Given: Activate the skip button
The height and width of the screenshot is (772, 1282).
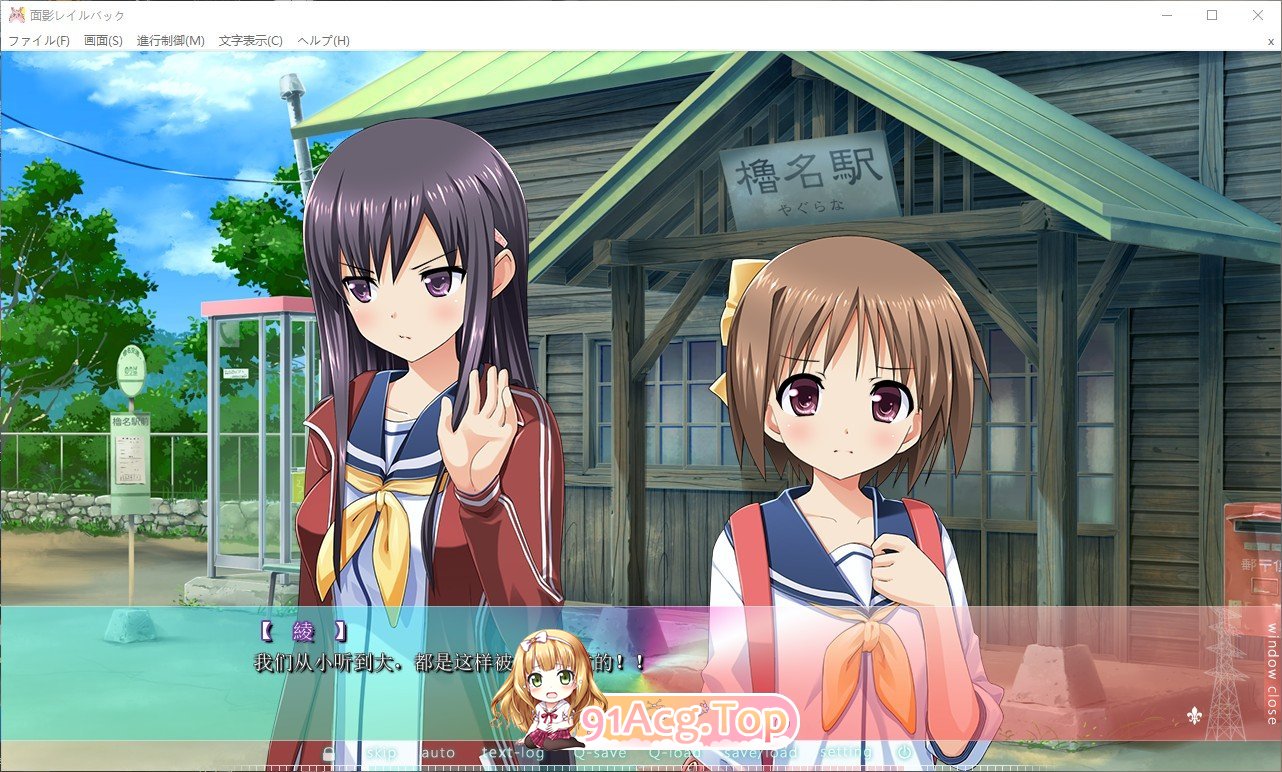Looking at the screenshot, I should [x=382, y=753].
